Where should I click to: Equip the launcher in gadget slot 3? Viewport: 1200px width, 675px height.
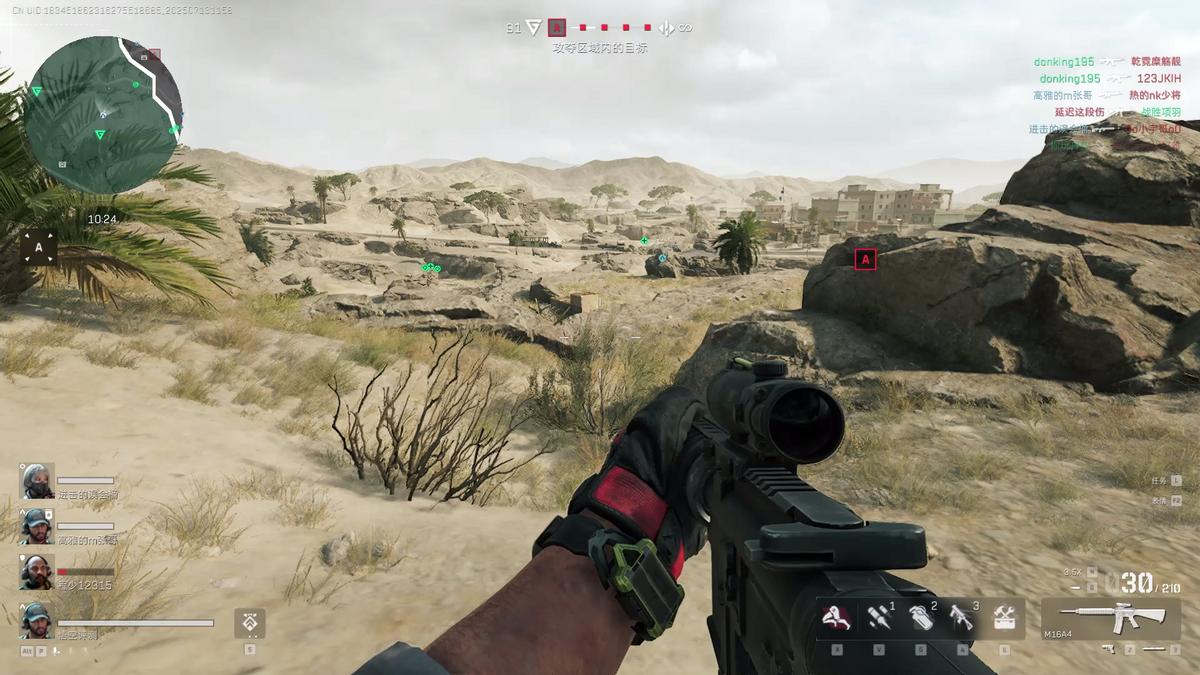(962, 619)
